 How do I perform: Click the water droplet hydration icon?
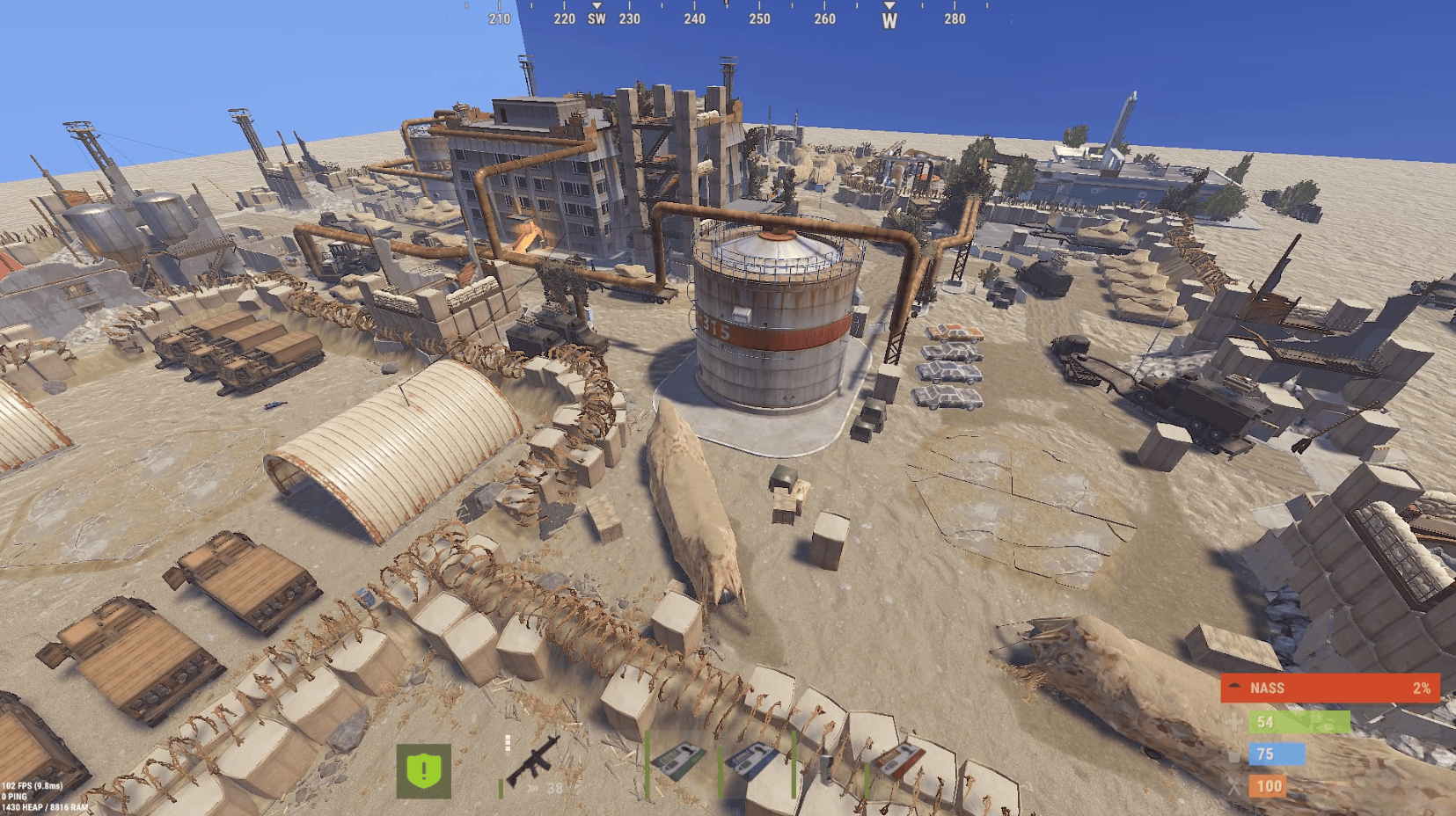pyautogui.click(x=1234, y=754)
